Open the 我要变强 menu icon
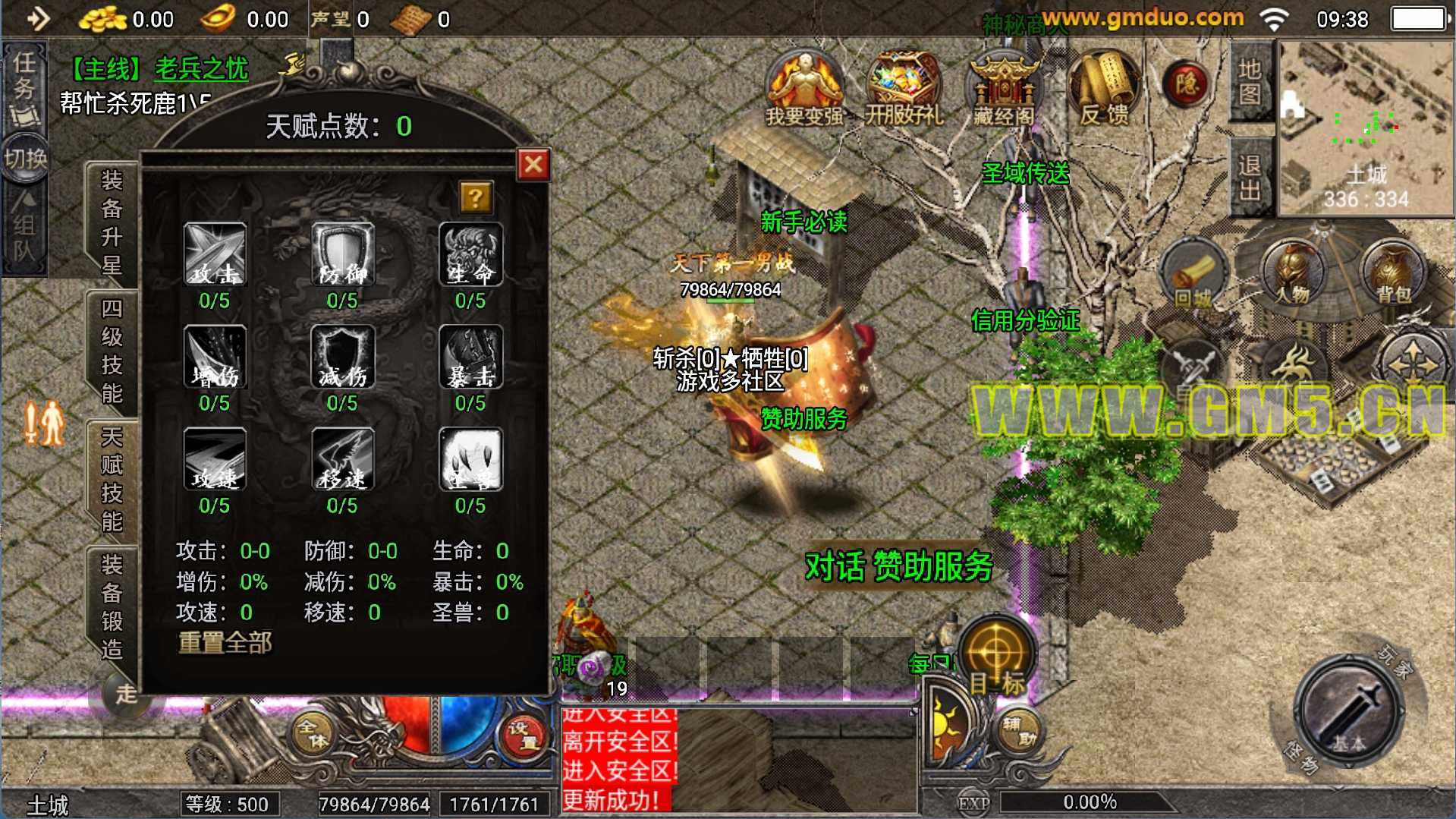This screenshot has width=1456, height=819. click(804, 88)
